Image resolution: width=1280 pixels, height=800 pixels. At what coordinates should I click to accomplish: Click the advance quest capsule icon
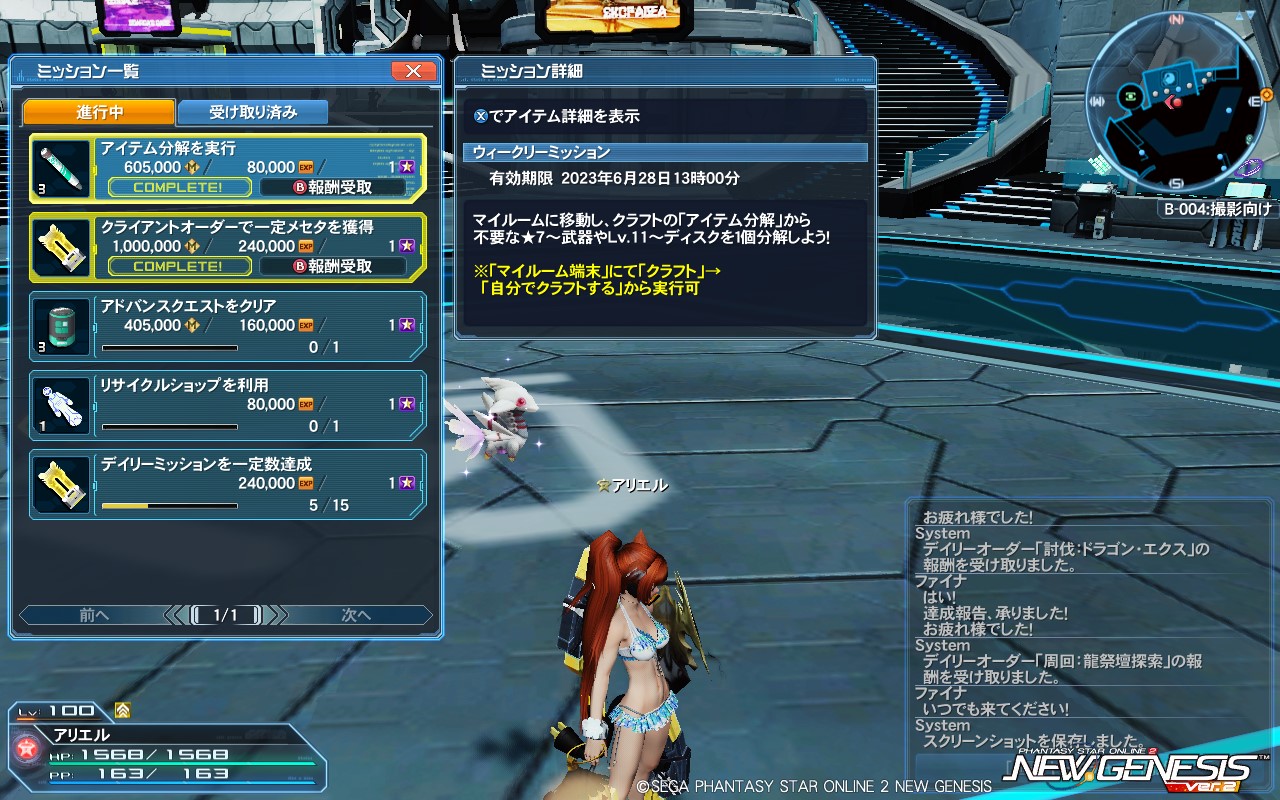tap(61, 326)
